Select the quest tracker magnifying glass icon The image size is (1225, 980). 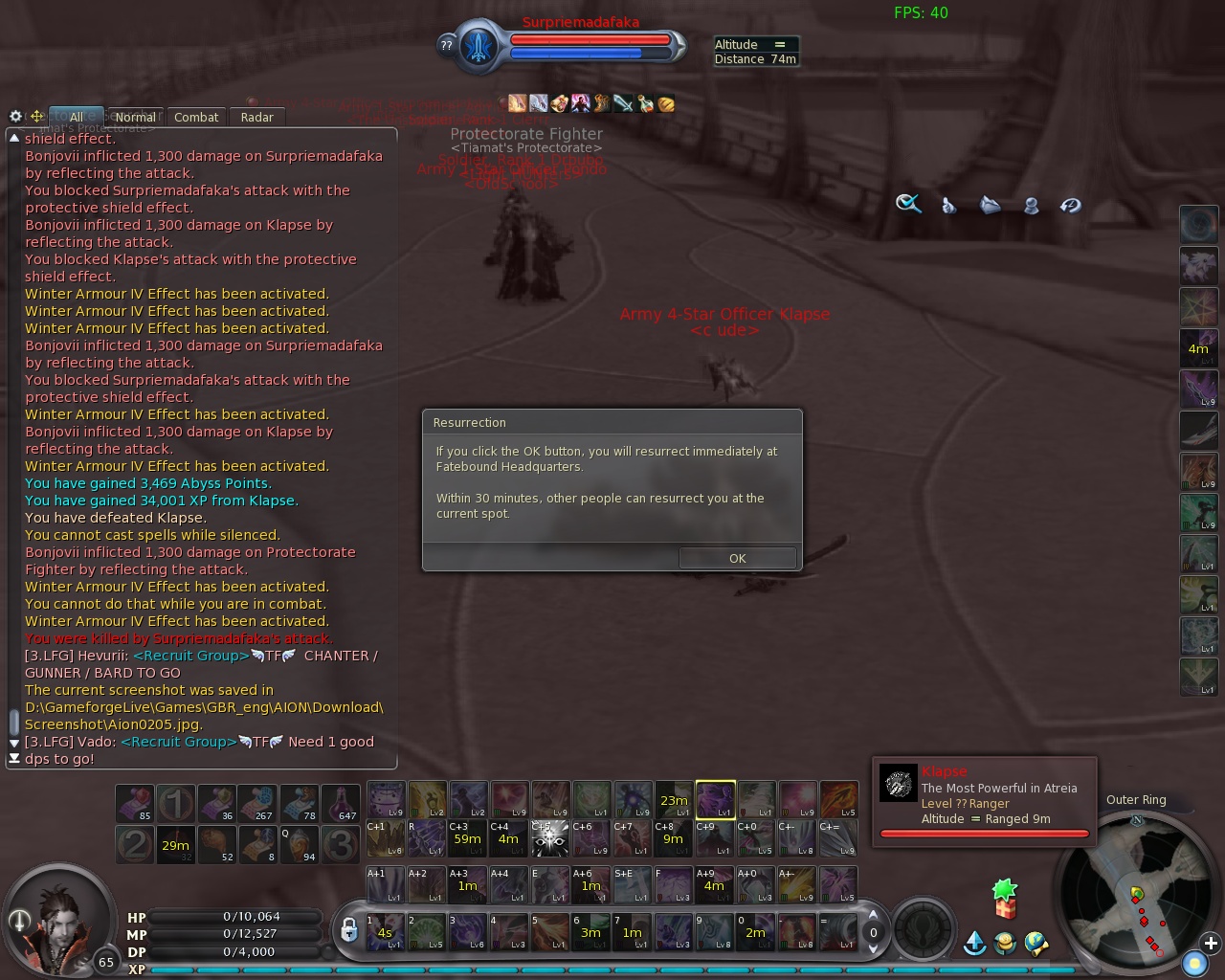(907, 203)
